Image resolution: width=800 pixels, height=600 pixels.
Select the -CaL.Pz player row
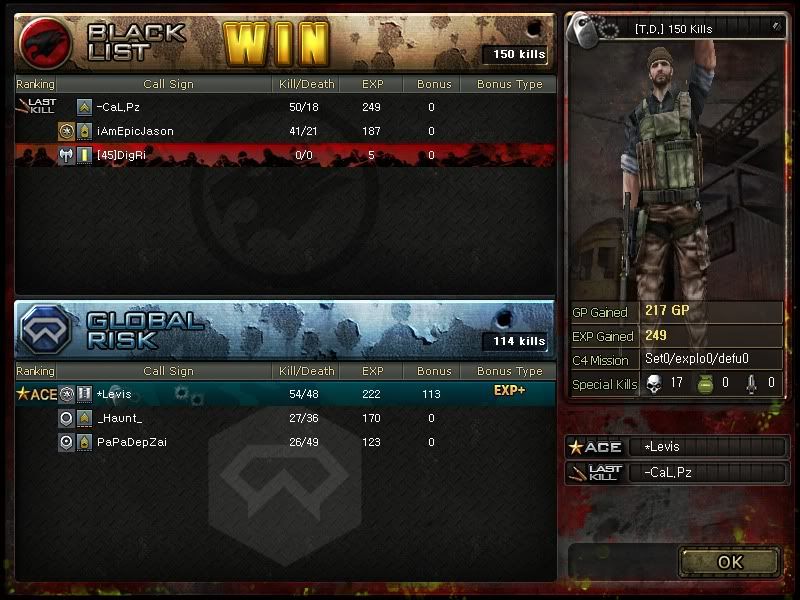pyautogui.click(x=285, y=107)
